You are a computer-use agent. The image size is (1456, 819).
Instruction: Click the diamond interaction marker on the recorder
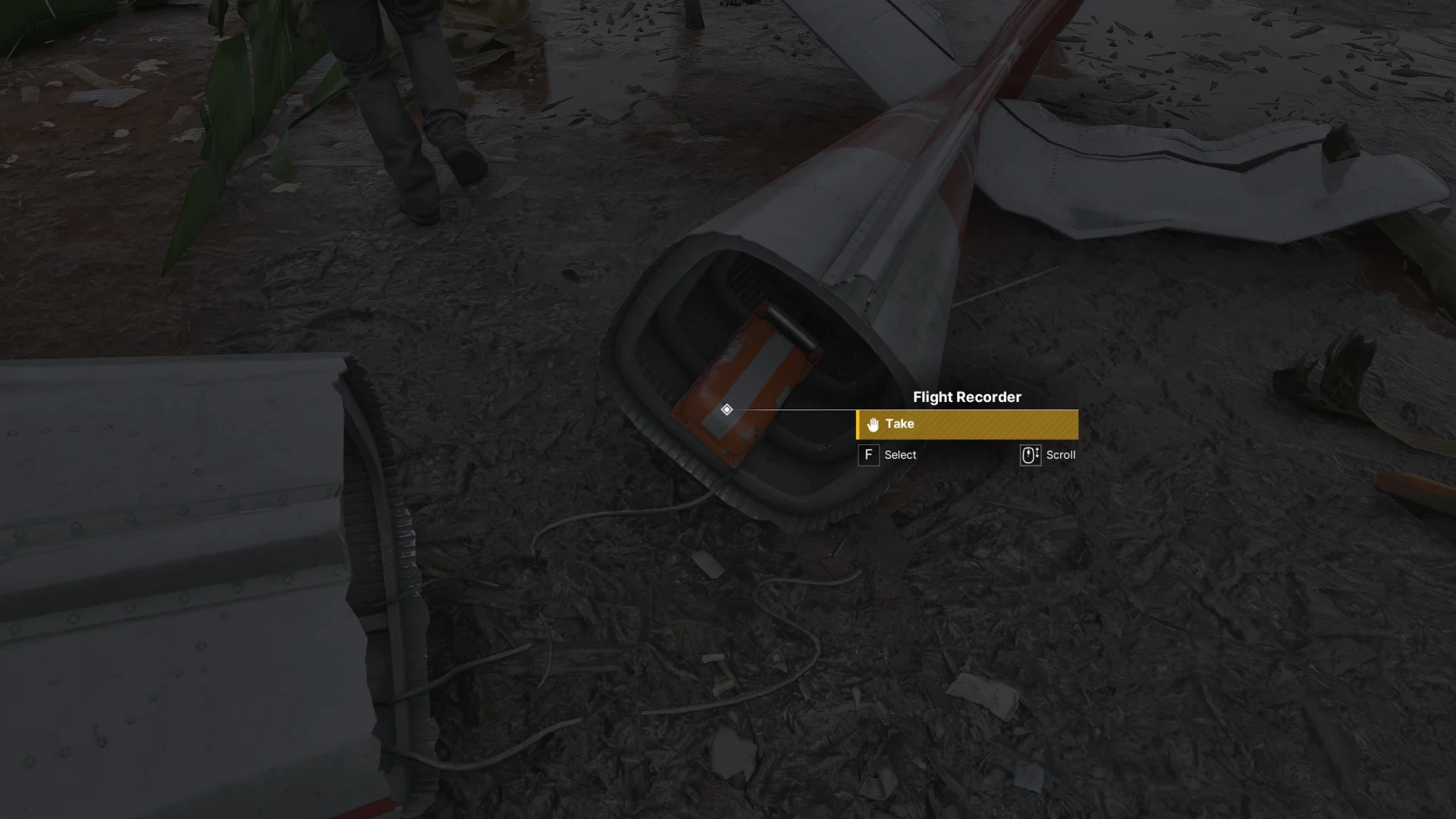click(726, 409)
